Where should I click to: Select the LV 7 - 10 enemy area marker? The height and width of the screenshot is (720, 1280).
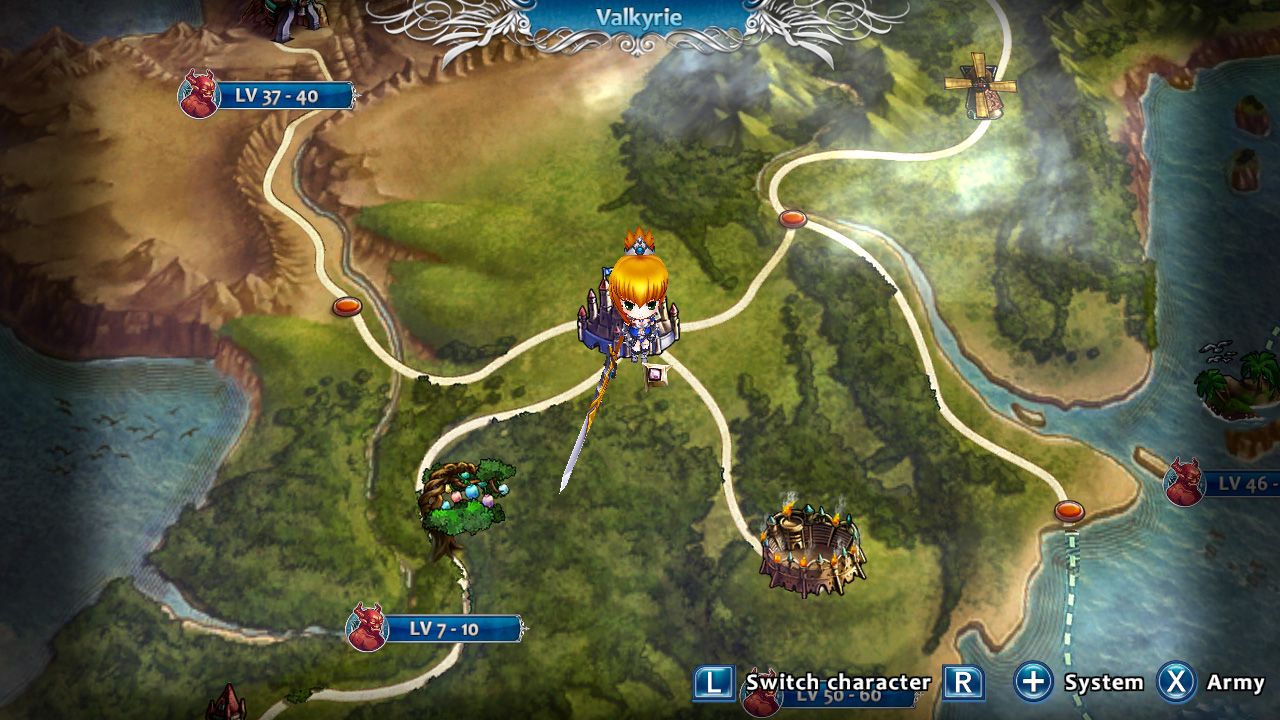(x=435, y=629)
